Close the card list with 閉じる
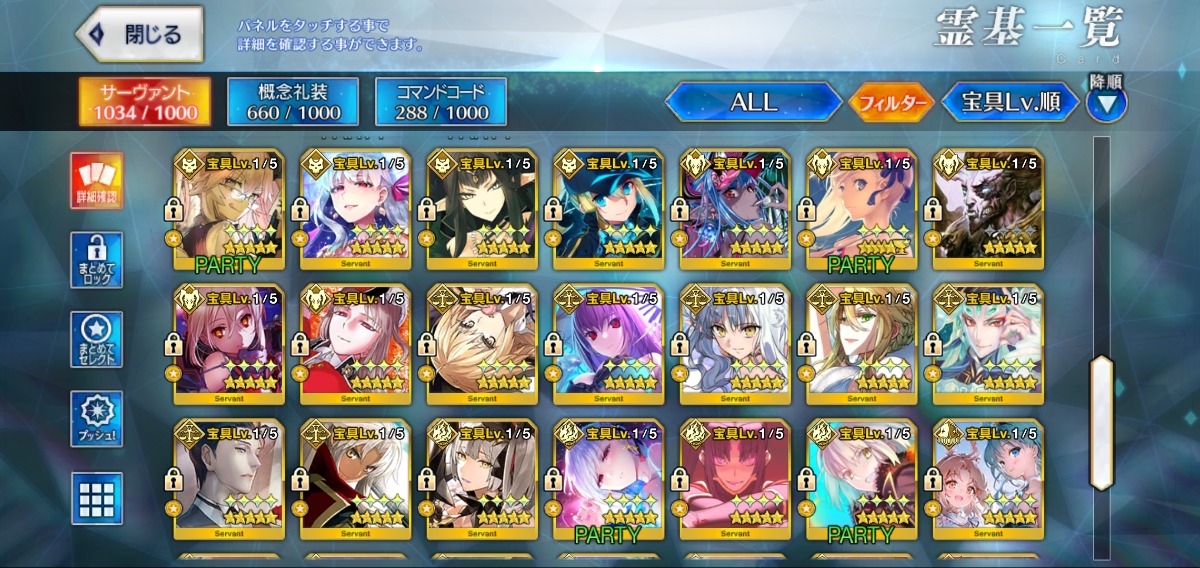Viewport: 1200px width, 568px height. pos(140,35)
